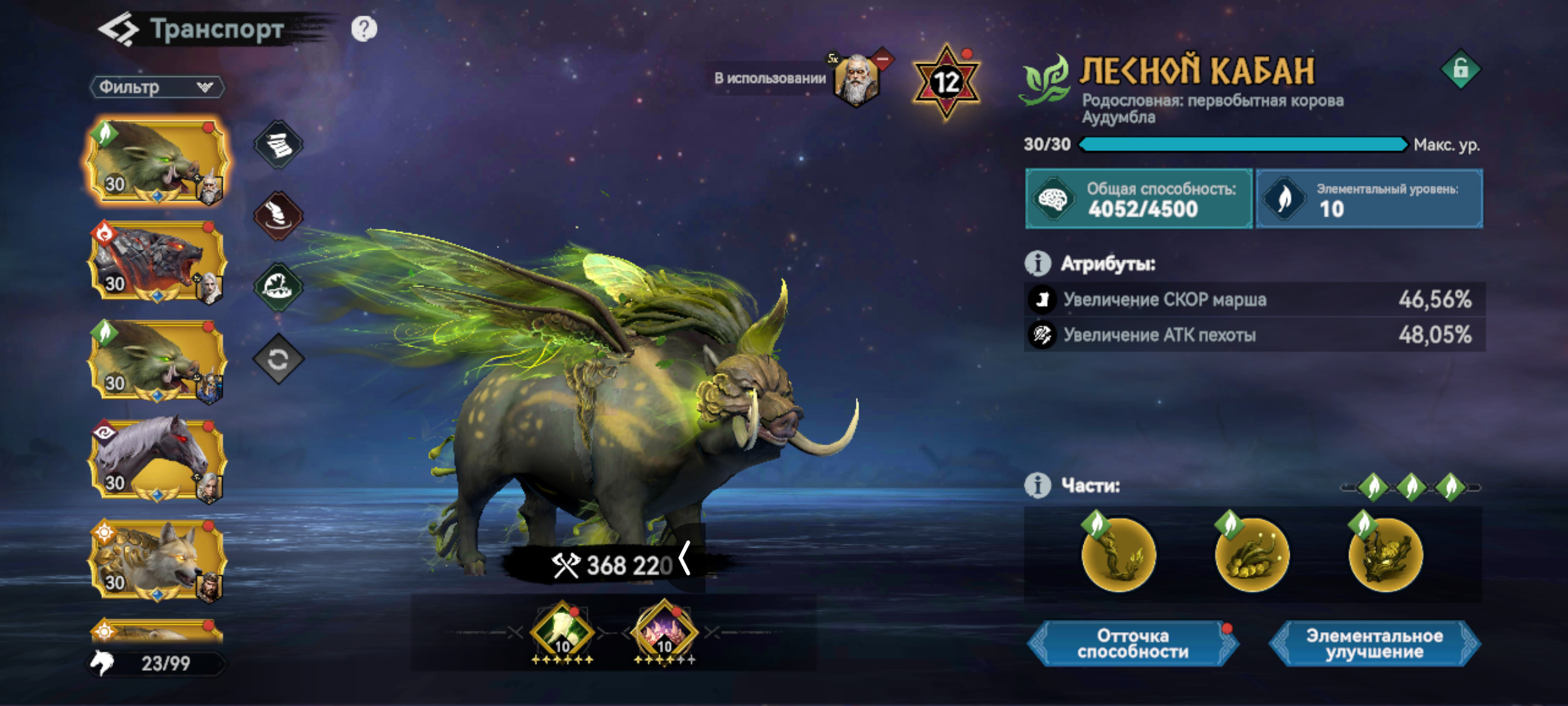Image resolution: width=1568 pixels, height=706 pixels.
Task: Open Общая способность panel
Action: (x=1138, y=199)
